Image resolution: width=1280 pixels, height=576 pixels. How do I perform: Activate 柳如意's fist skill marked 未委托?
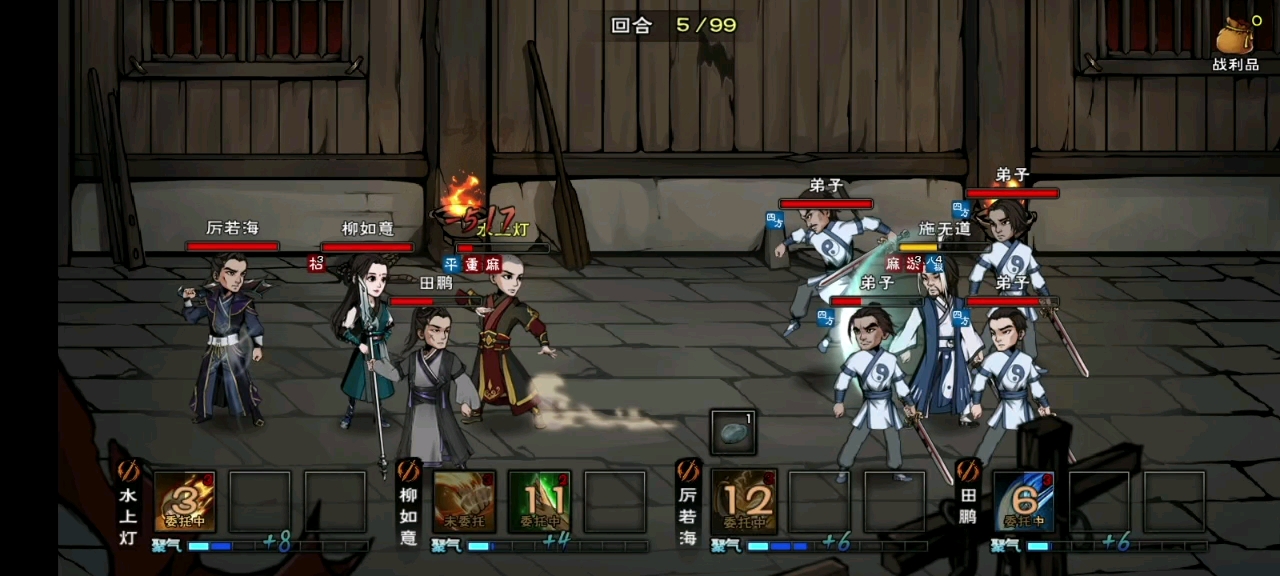pos(464,502)
